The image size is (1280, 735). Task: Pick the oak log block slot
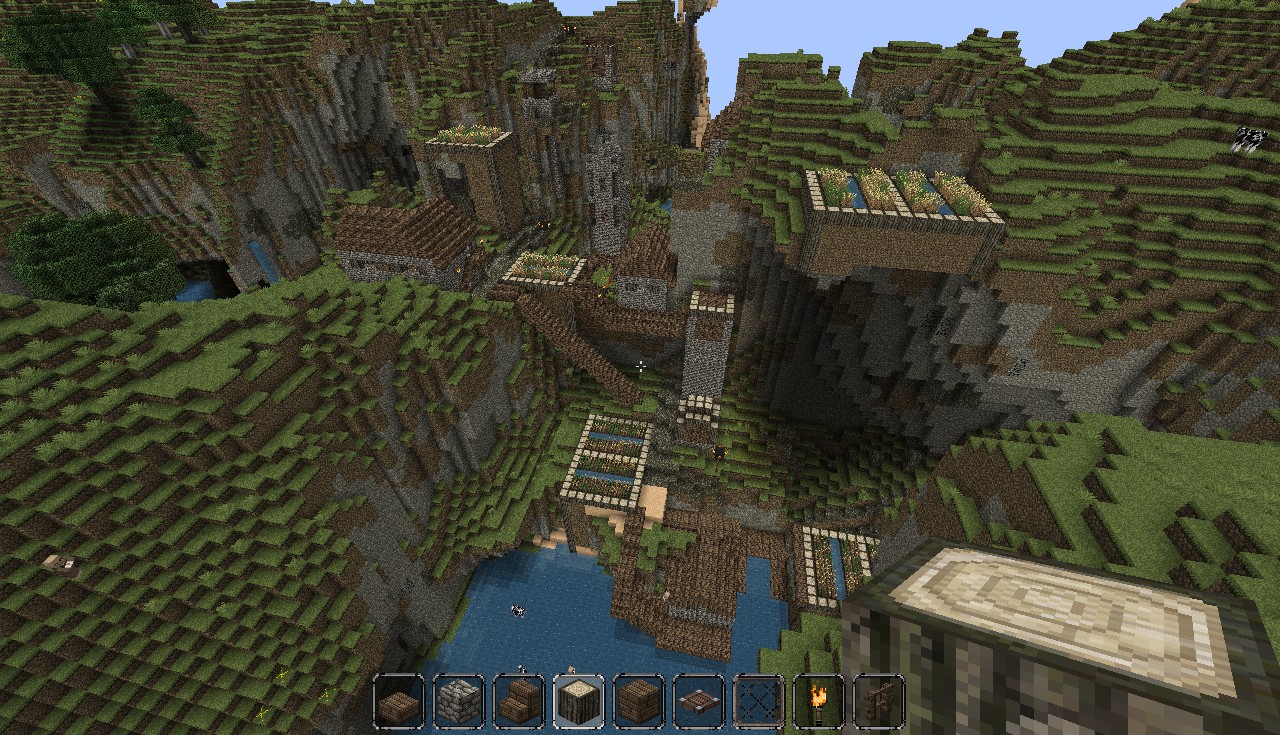(579, 702)
